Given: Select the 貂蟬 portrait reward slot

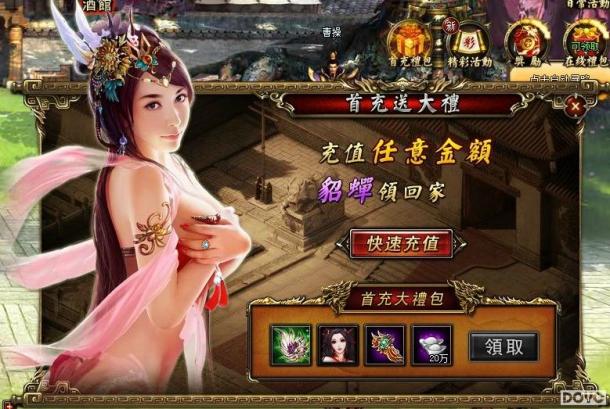Looking at the screenshot, I should (337, 345).
